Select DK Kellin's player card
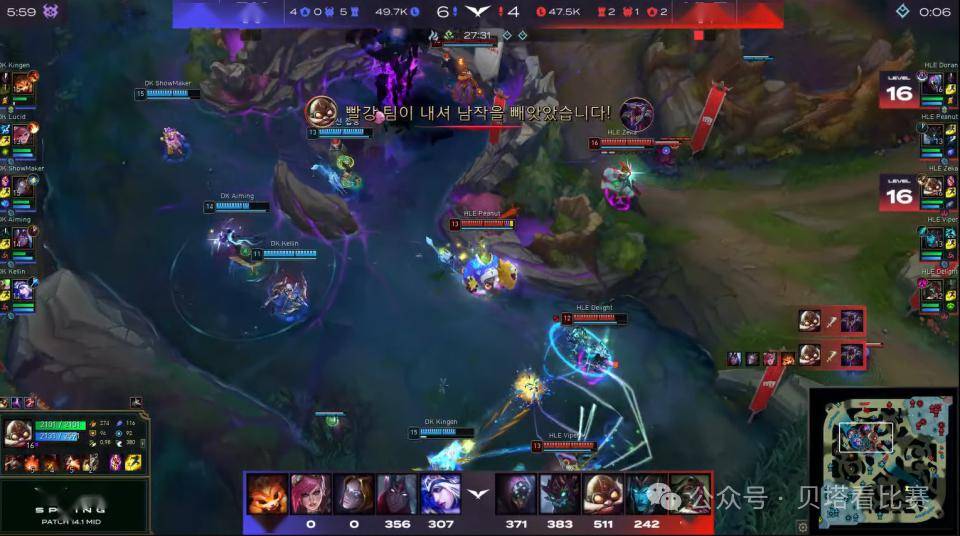This screenshot has width=960, height=536. [22, 290]
